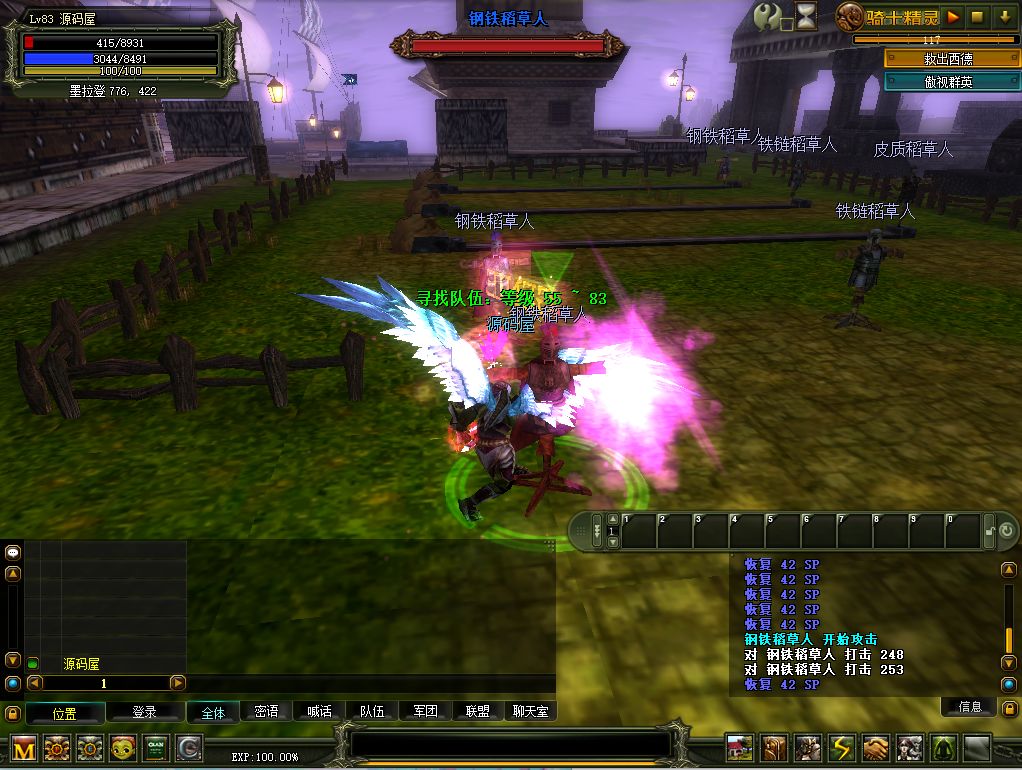Click the chat input field
This screenshot has width=1022, height=770.
click(x=510, y=745)
